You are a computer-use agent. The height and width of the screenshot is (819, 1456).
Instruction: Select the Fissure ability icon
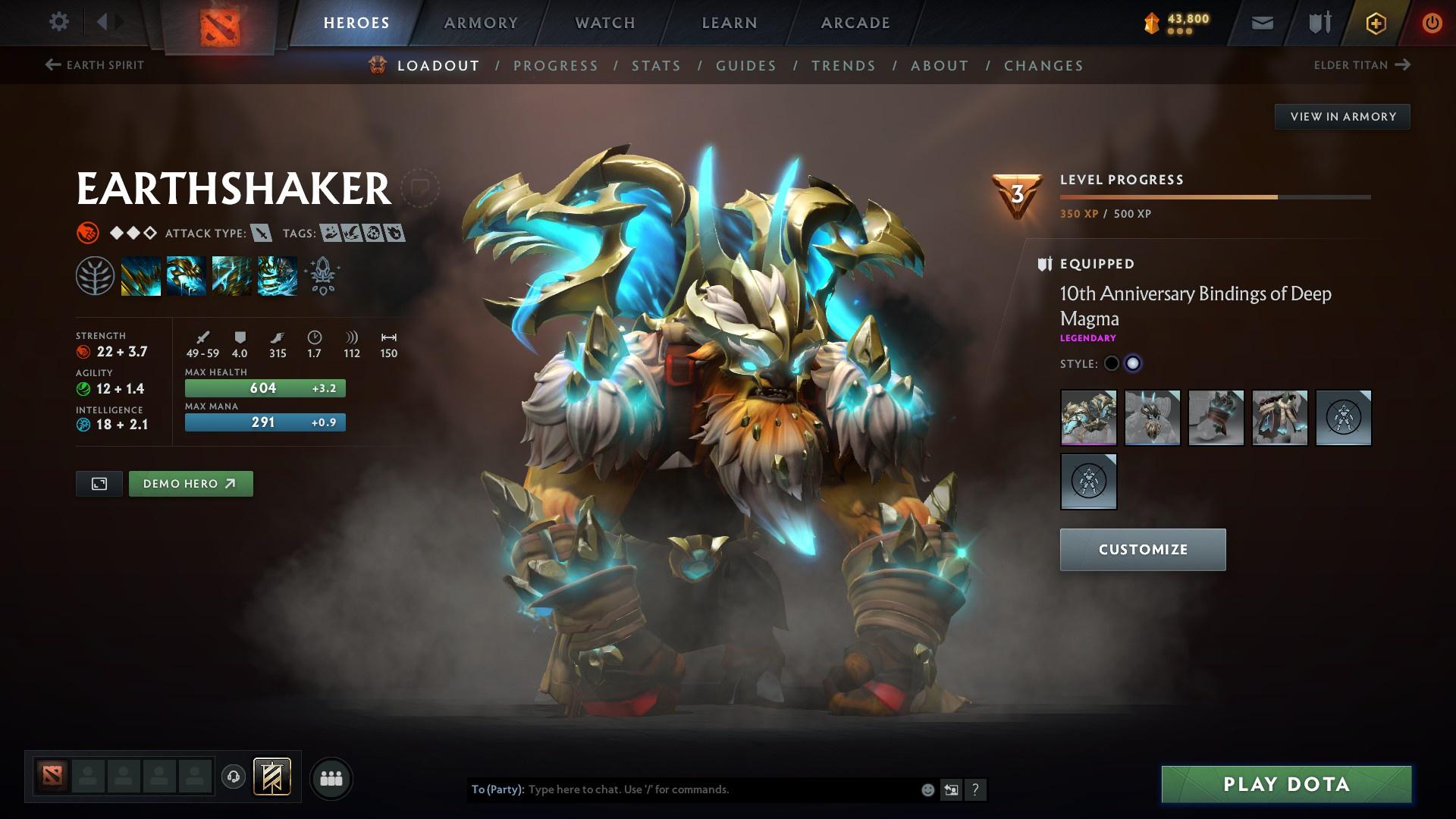pos(140,275)
